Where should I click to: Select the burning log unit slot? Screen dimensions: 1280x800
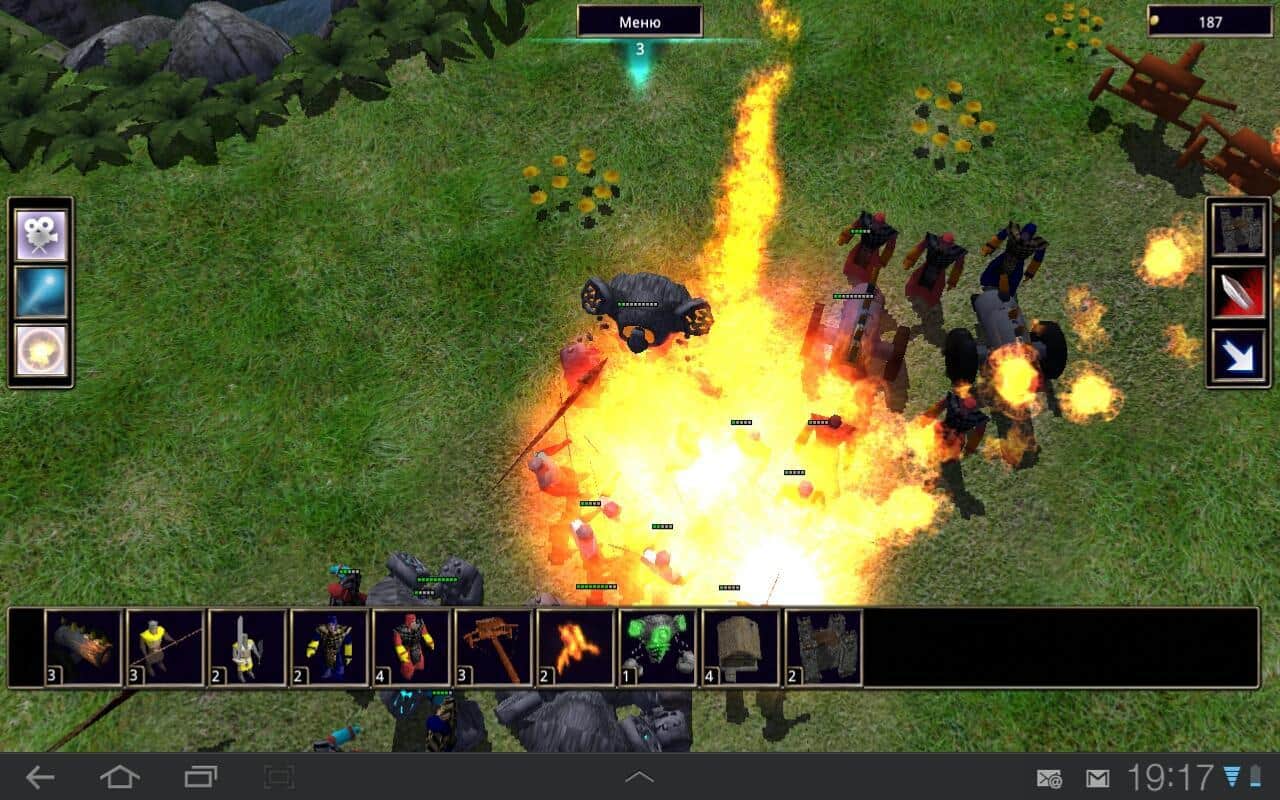(x=84, y=647)
